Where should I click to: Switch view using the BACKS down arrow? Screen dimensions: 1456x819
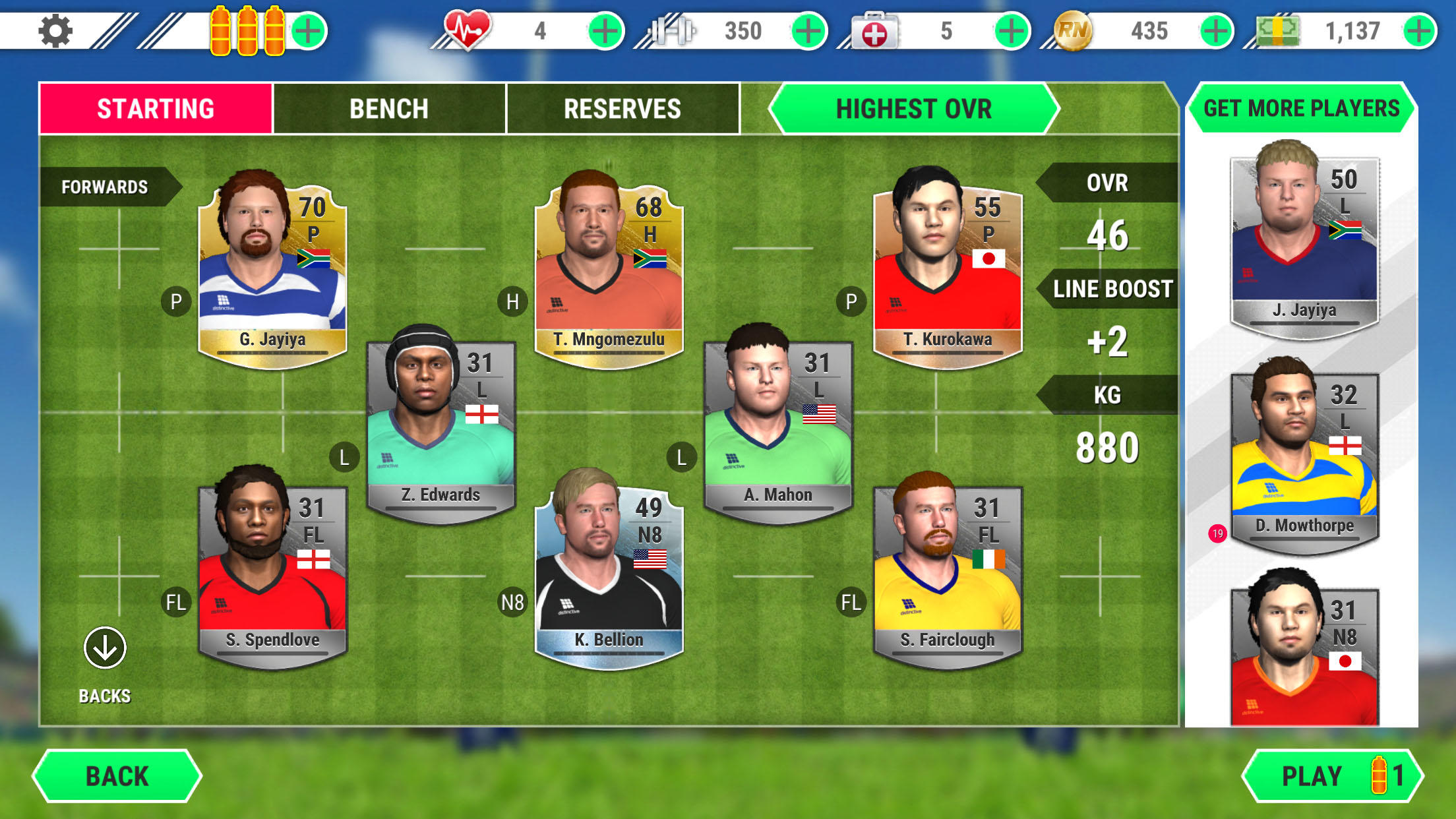(104, 648)
